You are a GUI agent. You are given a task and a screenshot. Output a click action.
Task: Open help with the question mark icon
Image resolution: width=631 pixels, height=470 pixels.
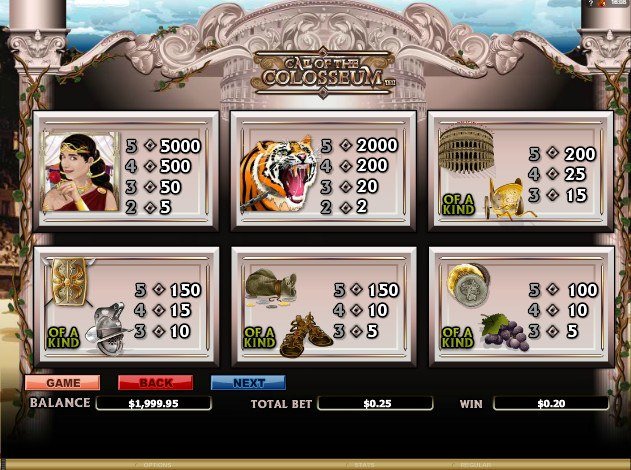click(592, 4)
